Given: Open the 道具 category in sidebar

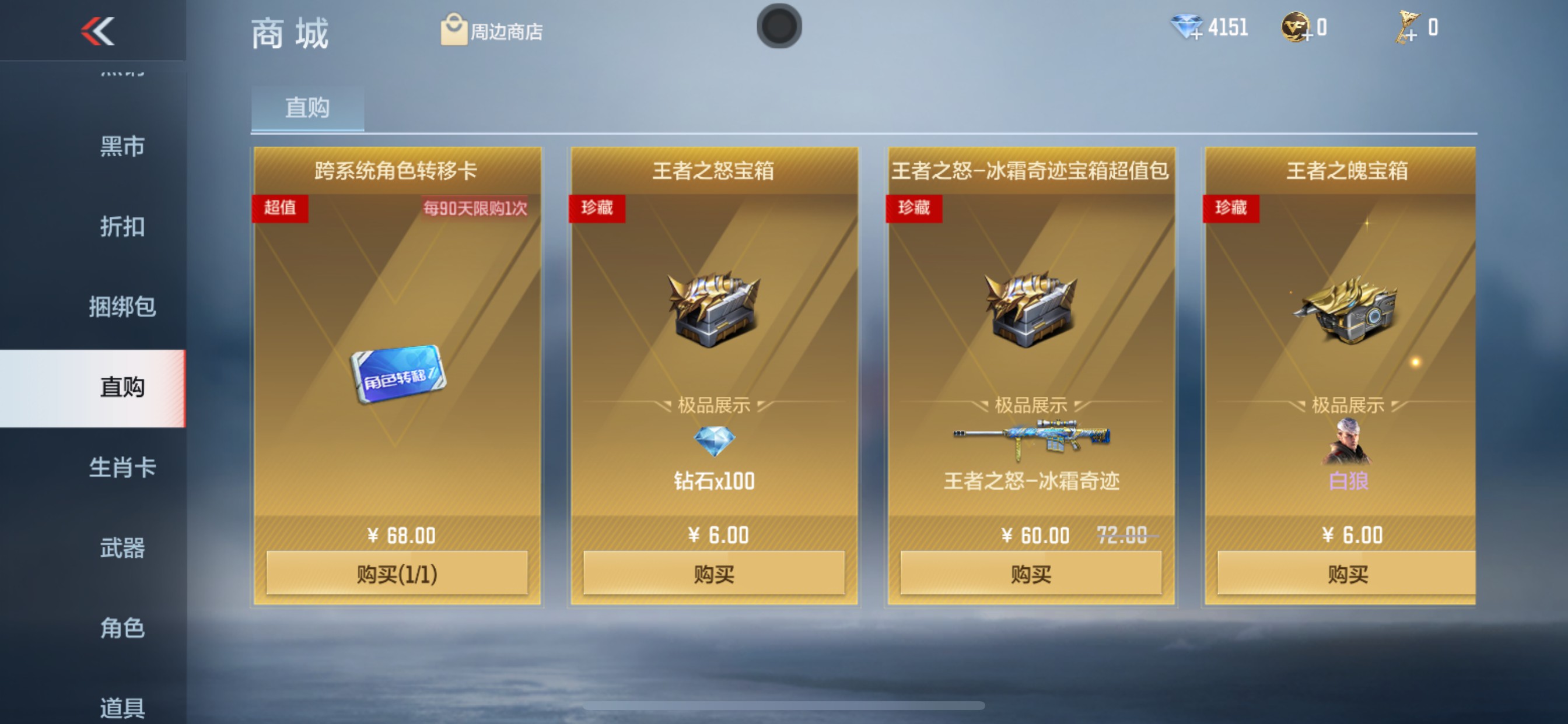Looking at the screenshot, I should (122, 708).
